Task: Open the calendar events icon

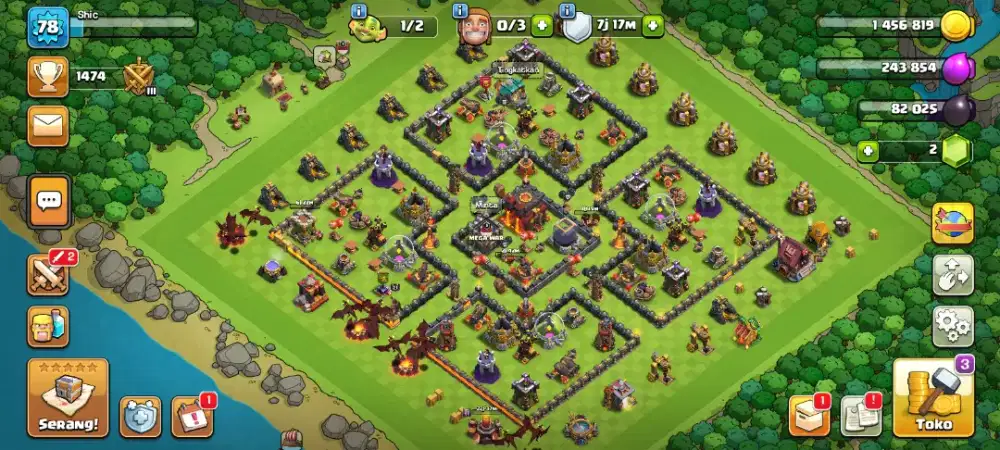Action: [x=191, y=416]
